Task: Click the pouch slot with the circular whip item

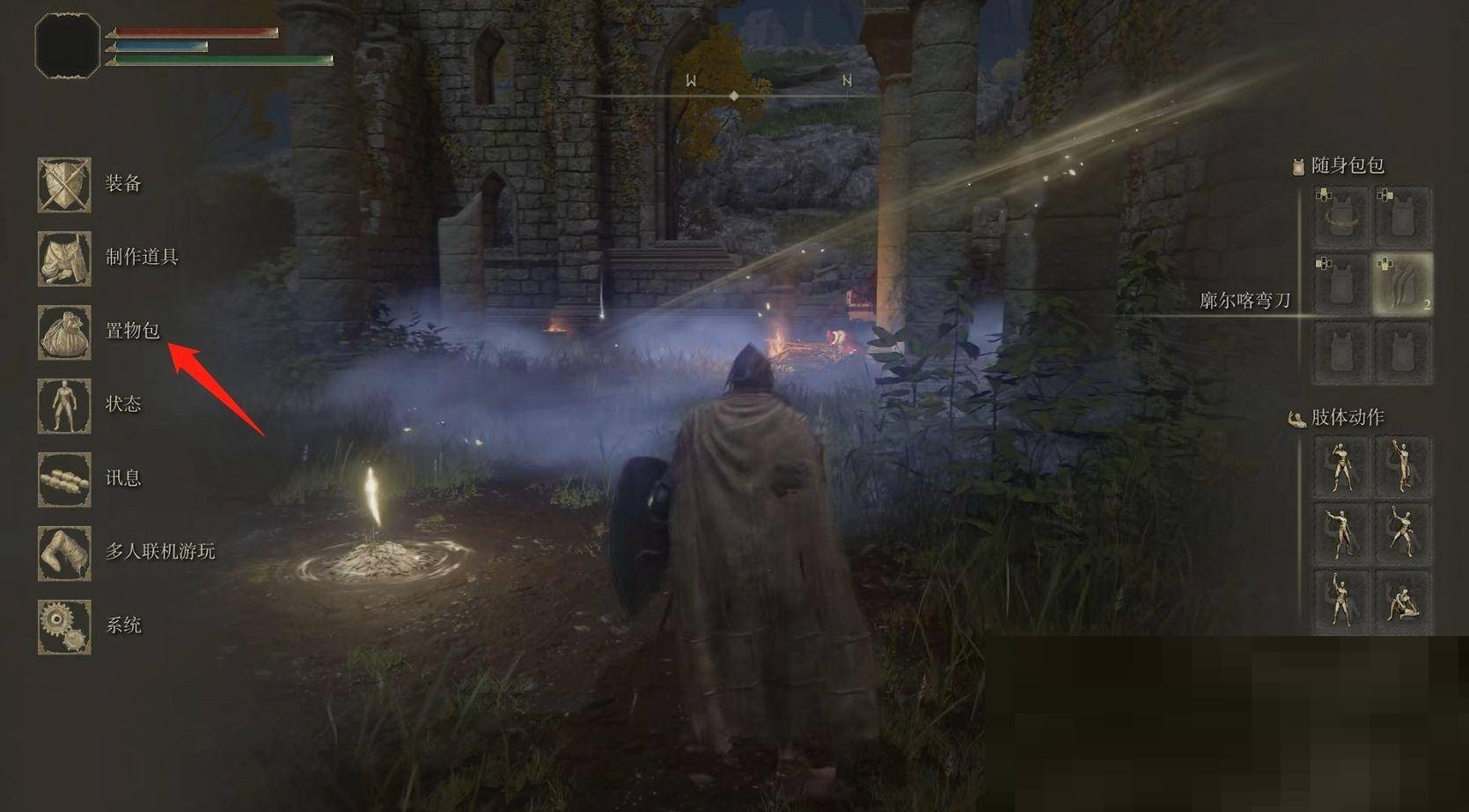Action: pyautogui.click(x=1340, y=216)
